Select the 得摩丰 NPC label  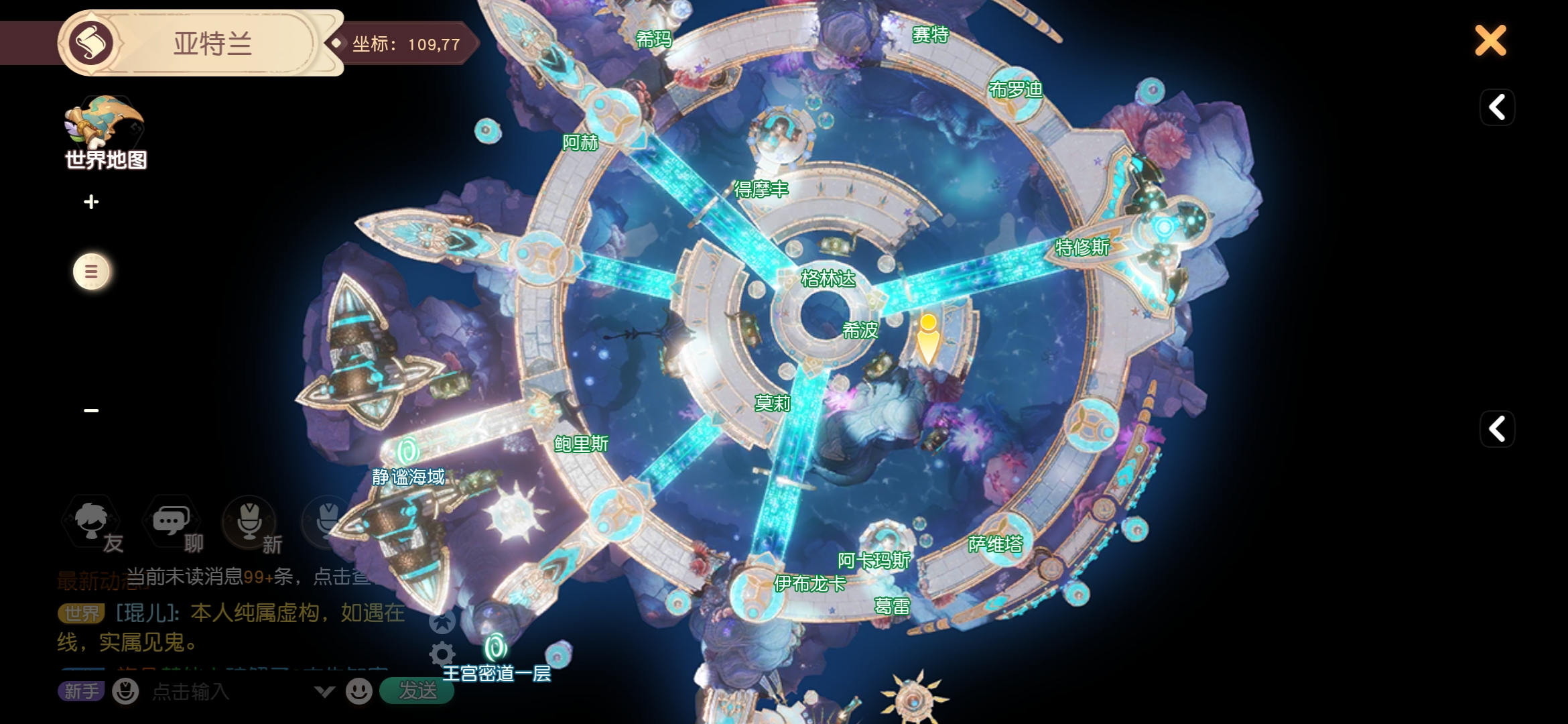(x=761, y=190)
